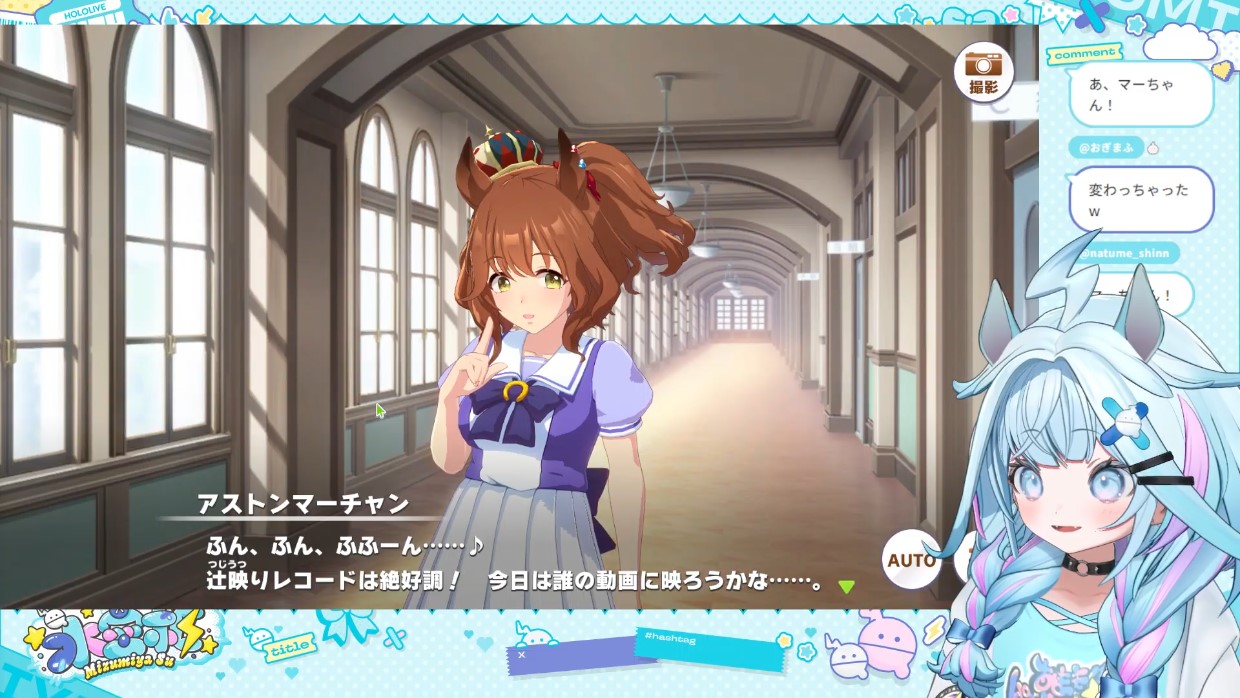Toggle AUTO dialogue advance
The width and height of the screenshot is (1240, 698).
[911, 559]
